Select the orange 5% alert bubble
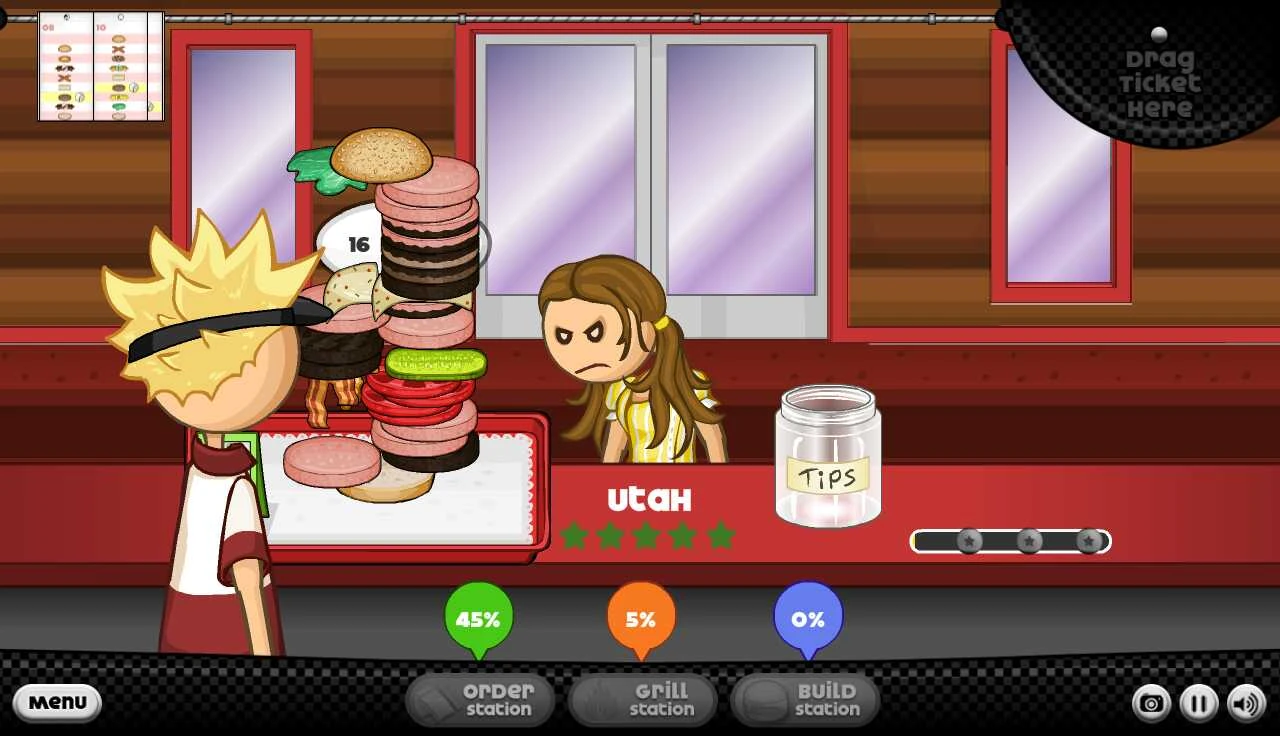 coord(641,617)
